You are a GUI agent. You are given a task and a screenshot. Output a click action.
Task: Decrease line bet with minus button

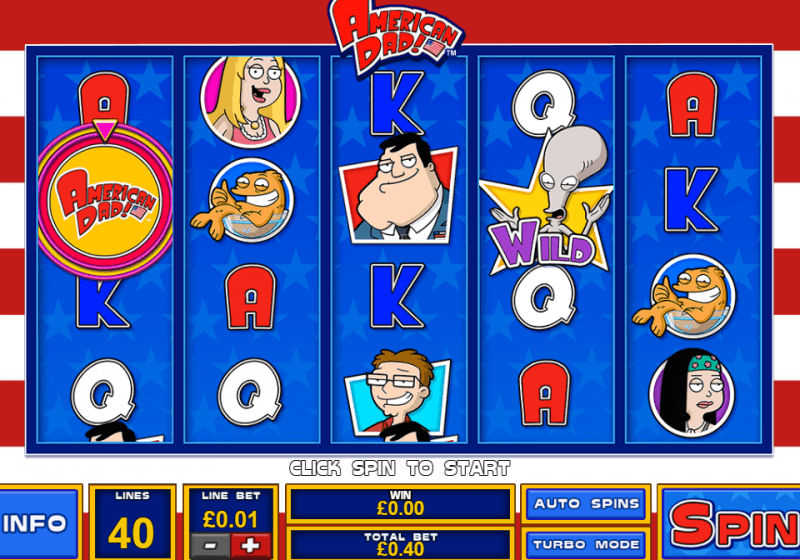(x=211, y=546)
